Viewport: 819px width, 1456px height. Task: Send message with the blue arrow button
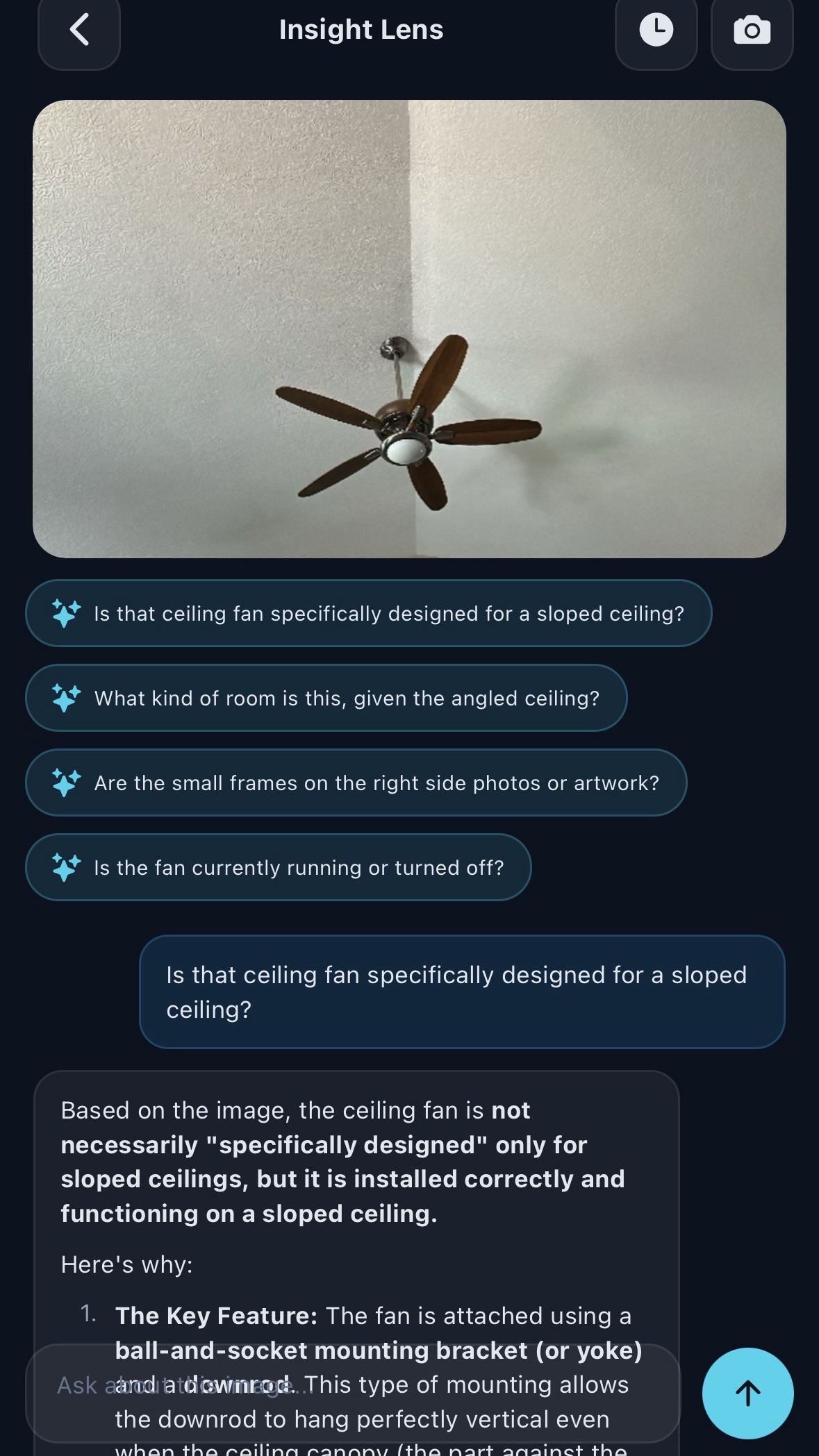coord(747,1394)
